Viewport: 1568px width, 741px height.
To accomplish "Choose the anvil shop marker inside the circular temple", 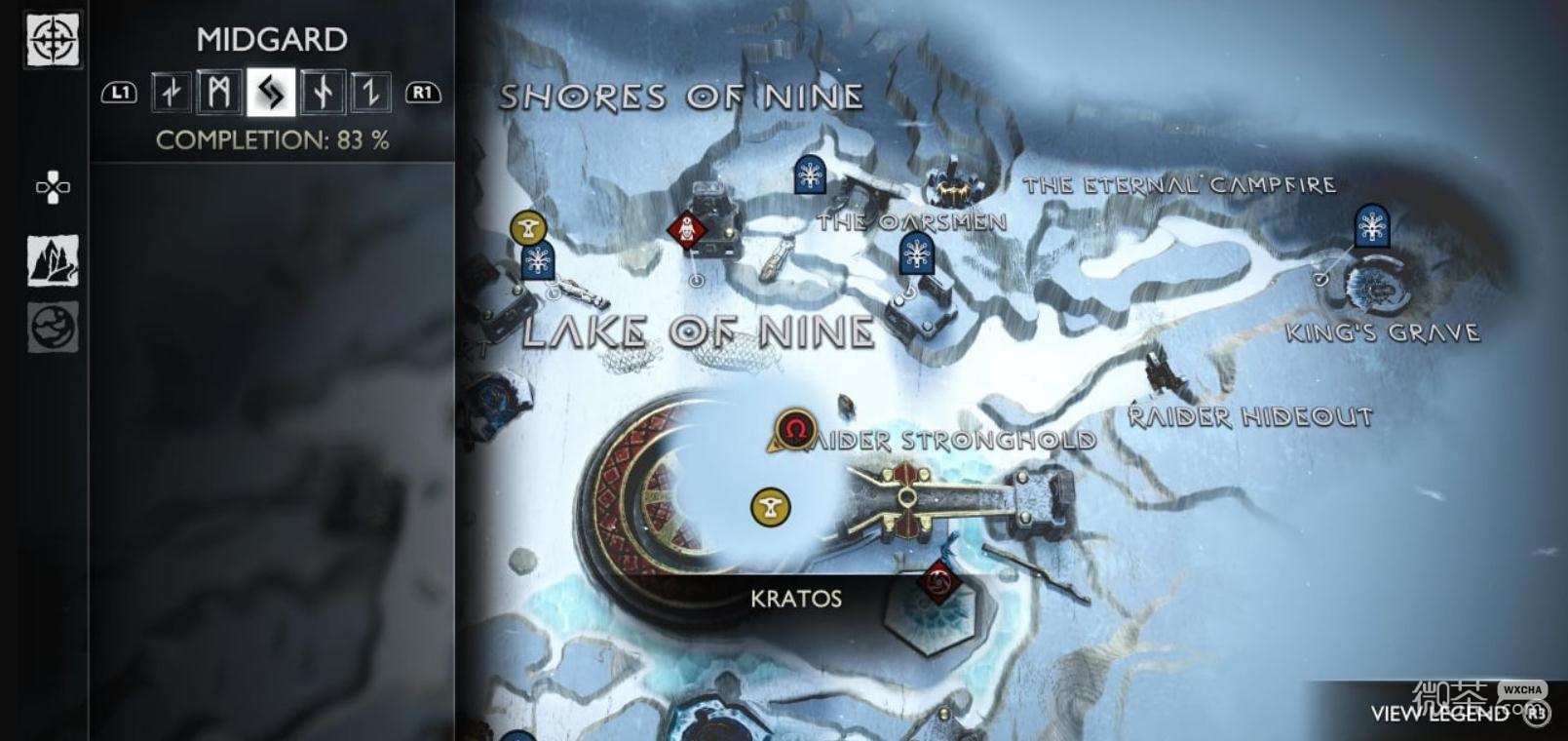I will [x=771, y=507].
